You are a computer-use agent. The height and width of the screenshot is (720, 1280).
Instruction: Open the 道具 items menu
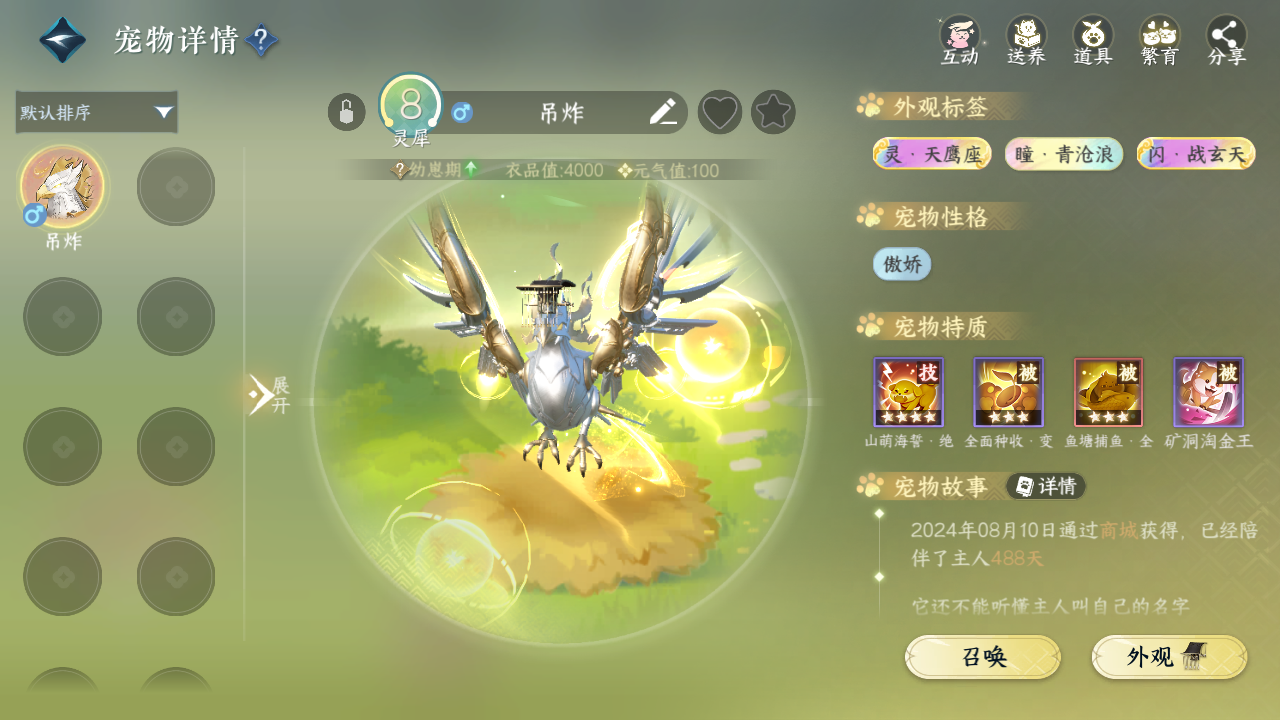1093,40
